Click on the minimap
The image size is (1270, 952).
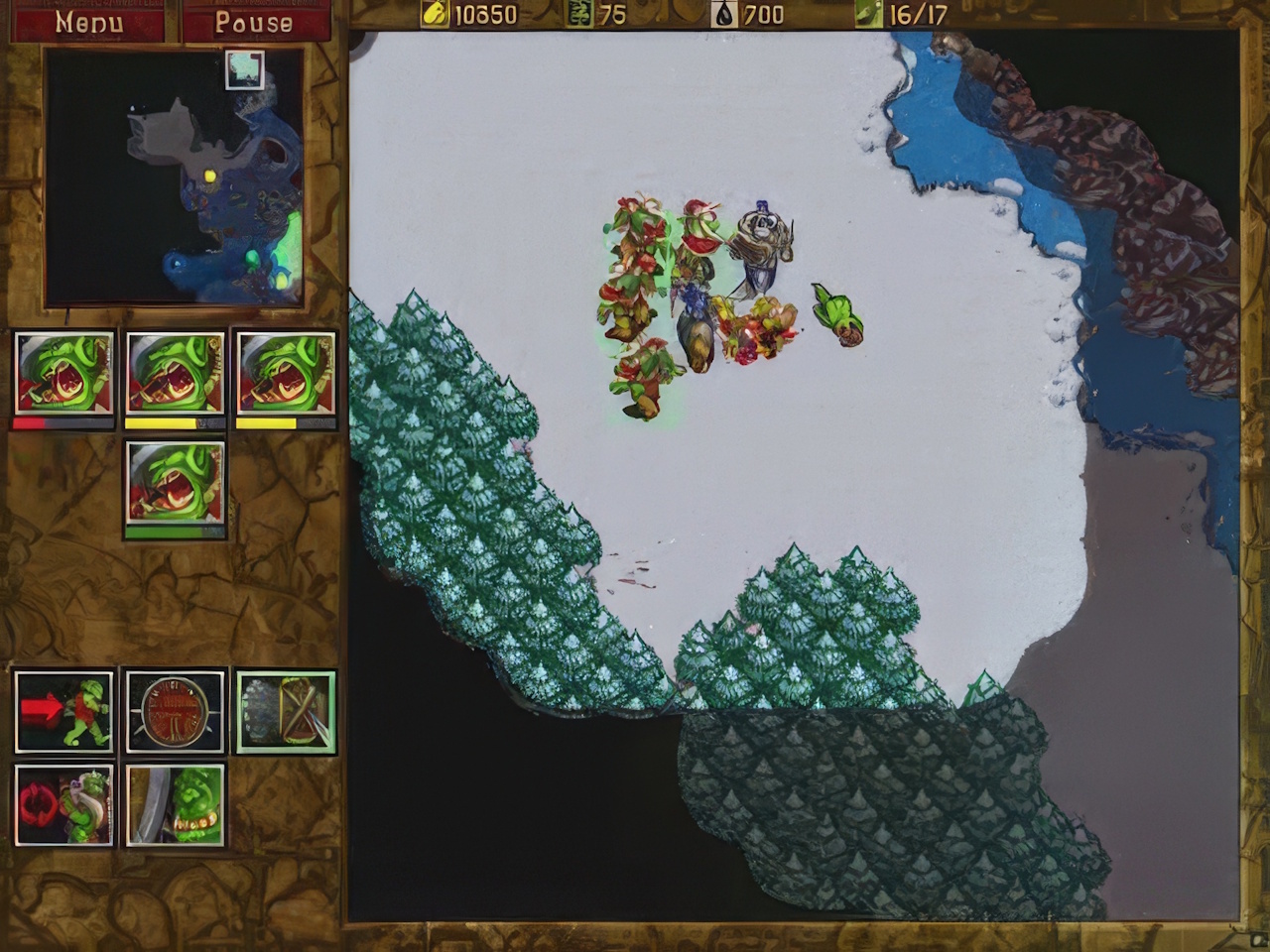[174, 178]
